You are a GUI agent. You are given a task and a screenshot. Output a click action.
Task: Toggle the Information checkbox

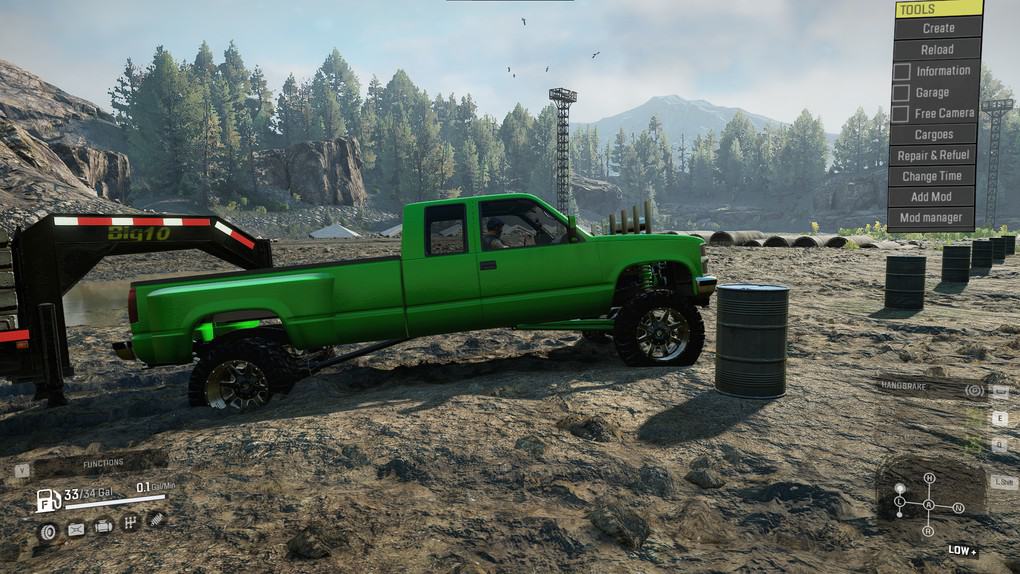coord(901,71)
